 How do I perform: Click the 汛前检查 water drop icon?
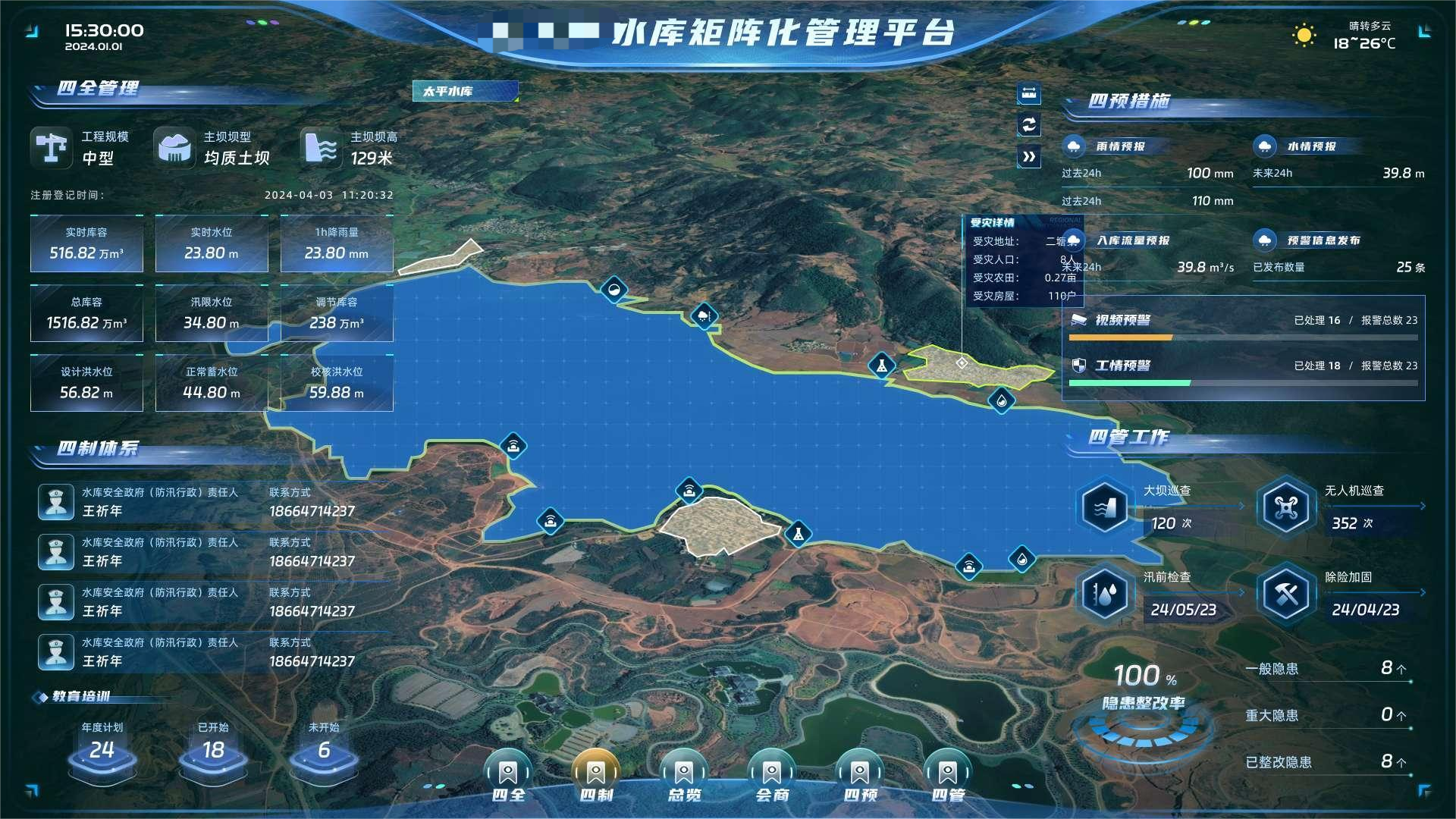1105,594
